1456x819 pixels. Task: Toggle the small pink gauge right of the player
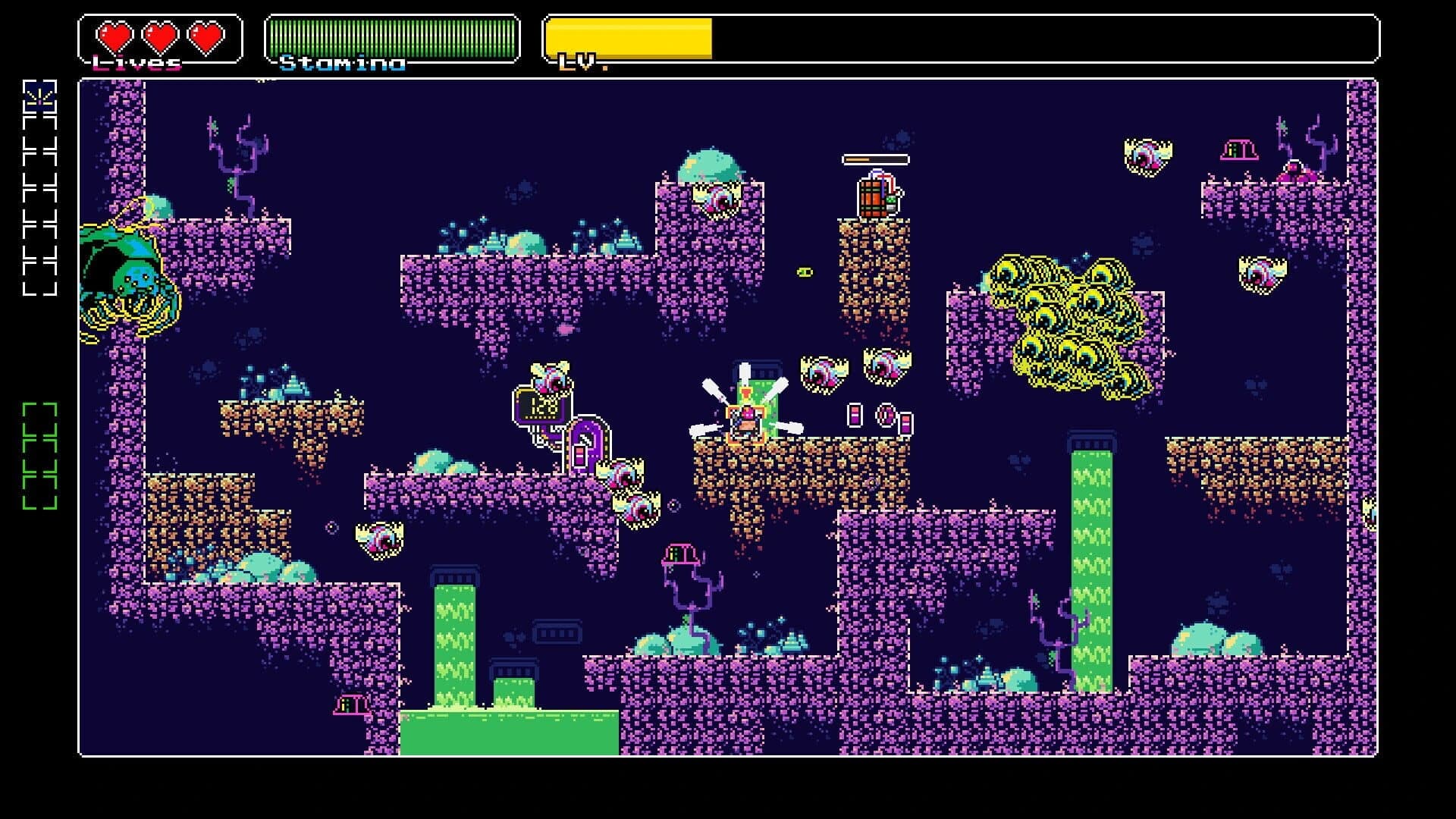(855, 416)
